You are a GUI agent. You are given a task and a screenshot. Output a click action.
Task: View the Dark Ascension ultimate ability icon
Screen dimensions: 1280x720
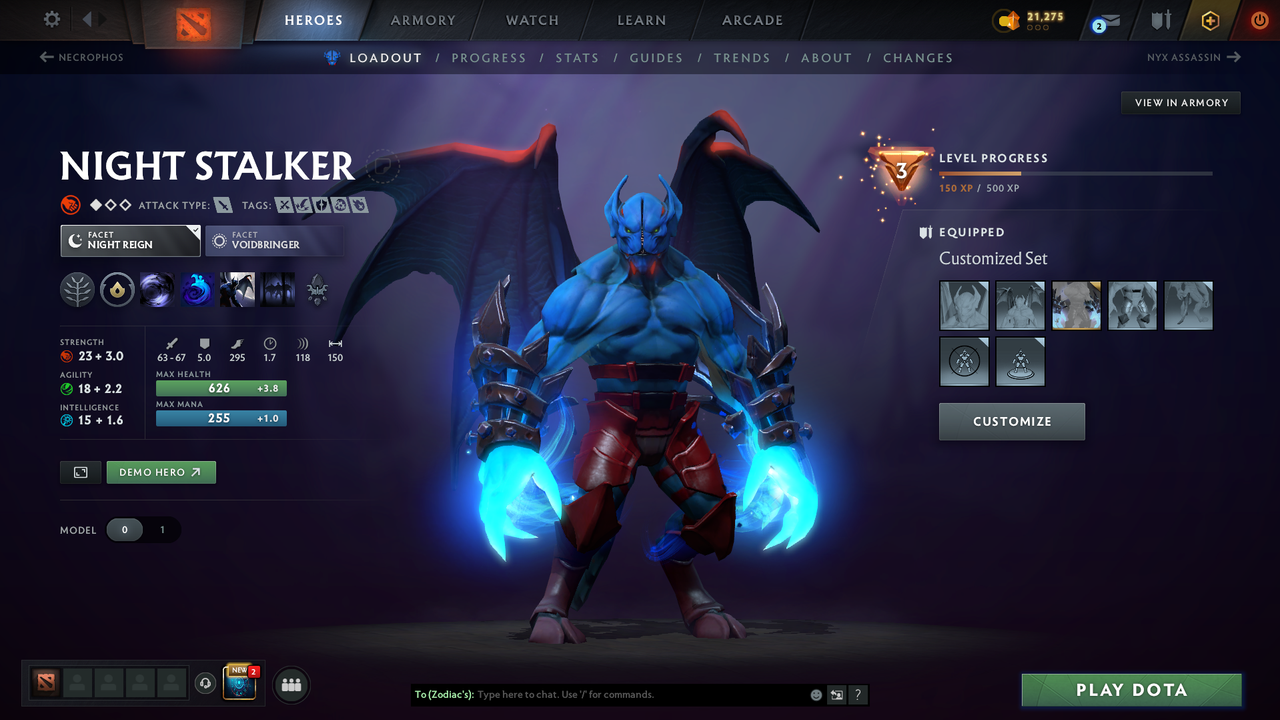(276, 290)
